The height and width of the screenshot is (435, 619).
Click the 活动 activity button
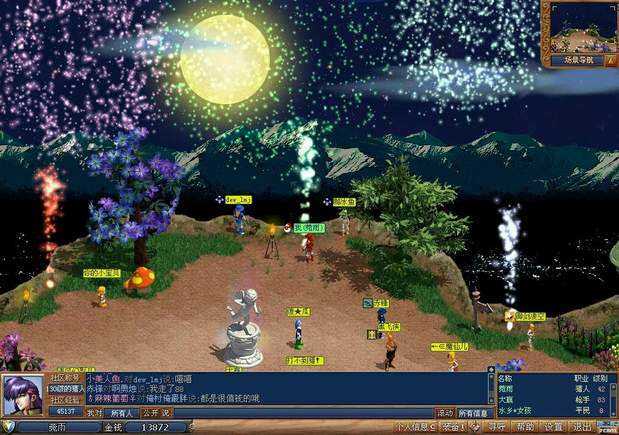[x=445, y=412]
